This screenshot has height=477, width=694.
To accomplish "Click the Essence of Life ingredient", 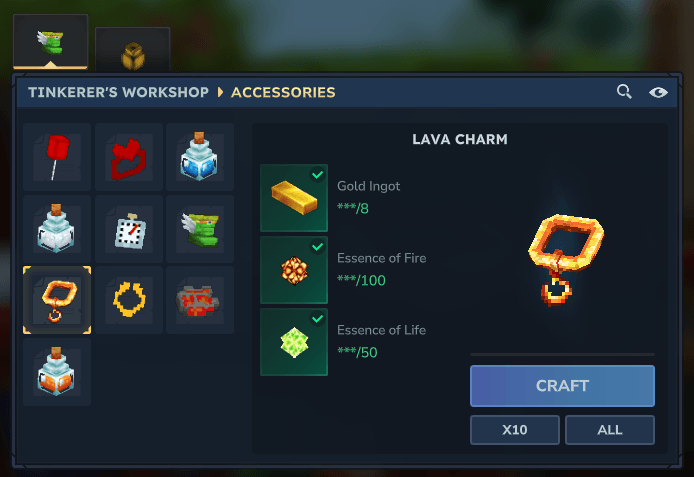I will tap(294, 342).
